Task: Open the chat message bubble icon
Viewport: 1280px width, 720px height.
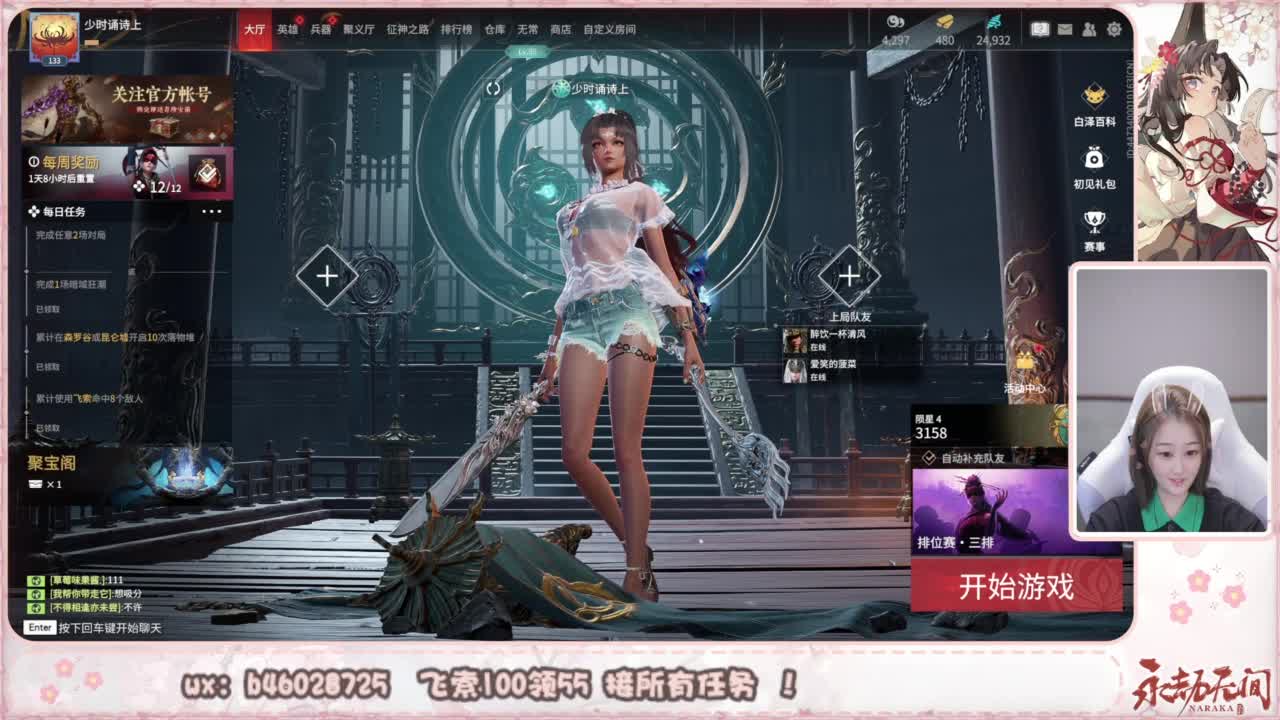Action: [1040, 28]
